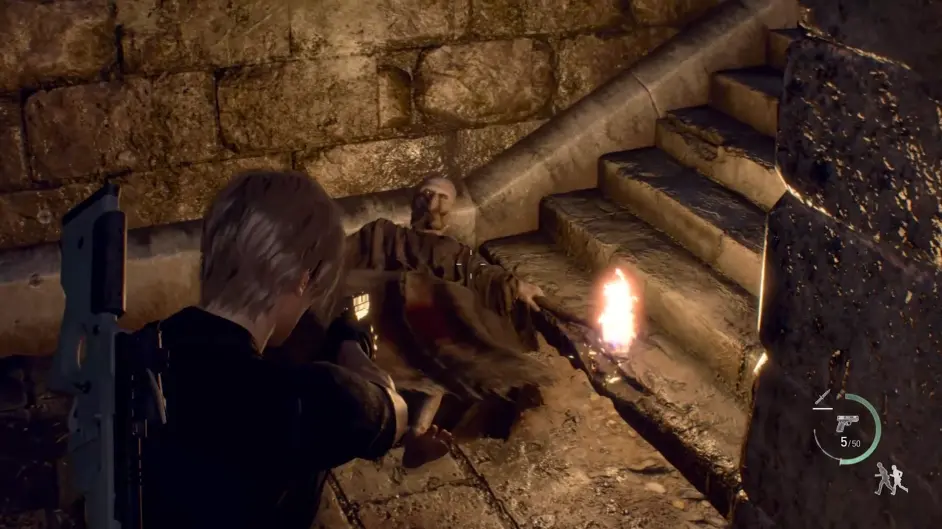The height and width of the screenshot is (529, 942).
Task: Click the running companions status icon
Action: [x=889, y=479]
